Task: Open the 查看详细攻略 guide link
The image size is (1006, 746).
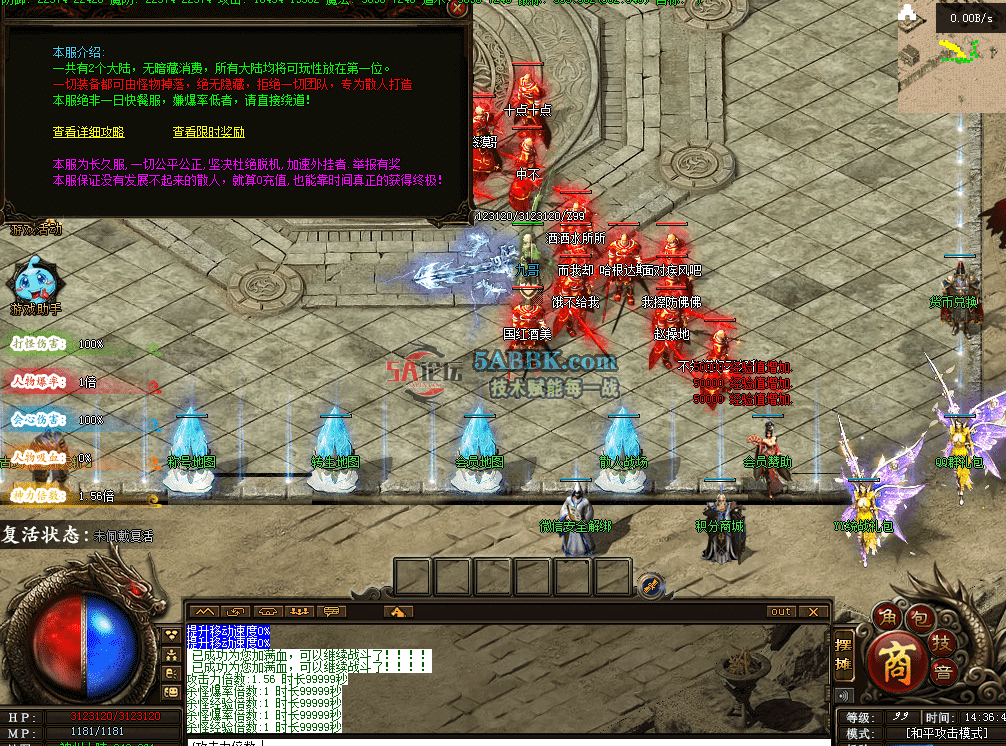Action: pos(88,132)
